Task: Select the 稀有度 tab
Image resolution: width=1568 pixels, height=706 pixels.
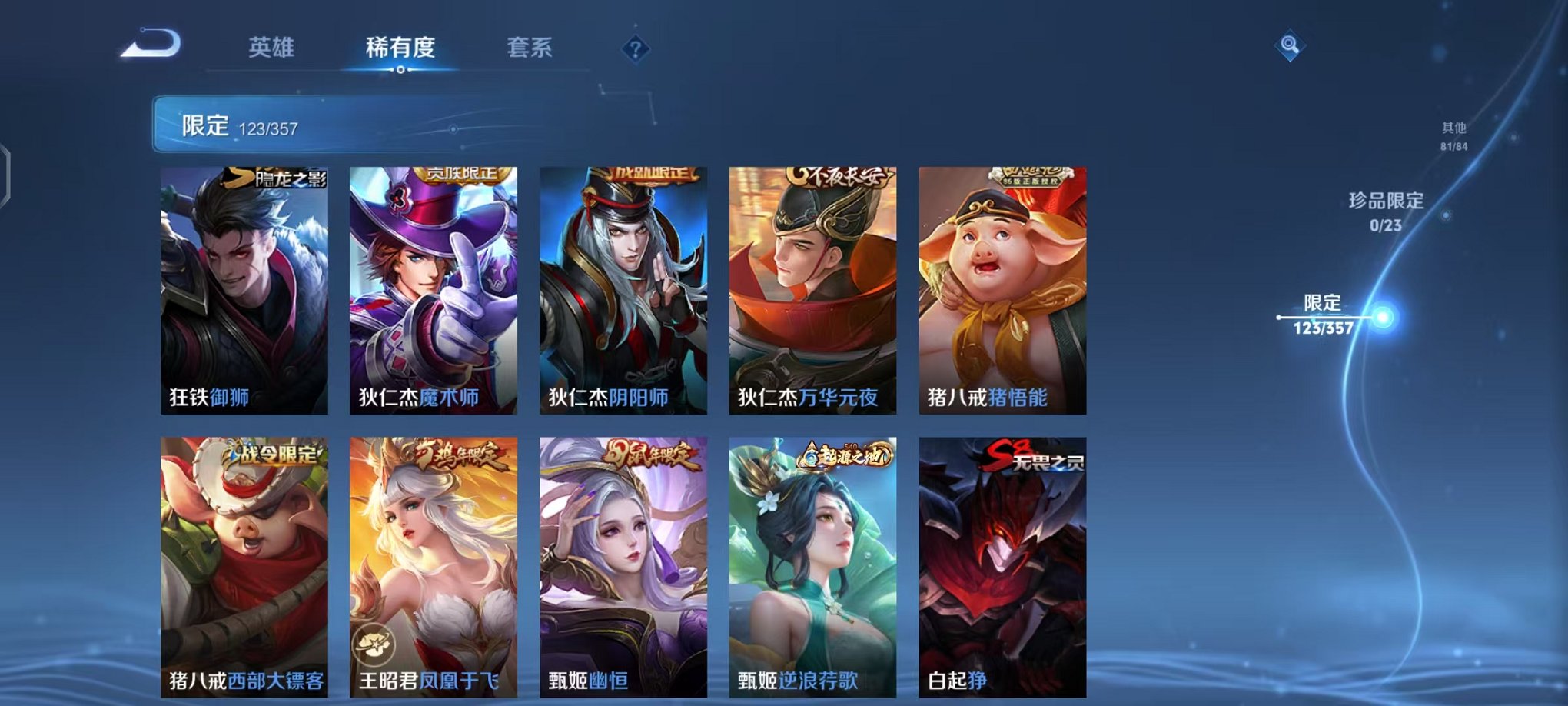Action: point(399,48)
